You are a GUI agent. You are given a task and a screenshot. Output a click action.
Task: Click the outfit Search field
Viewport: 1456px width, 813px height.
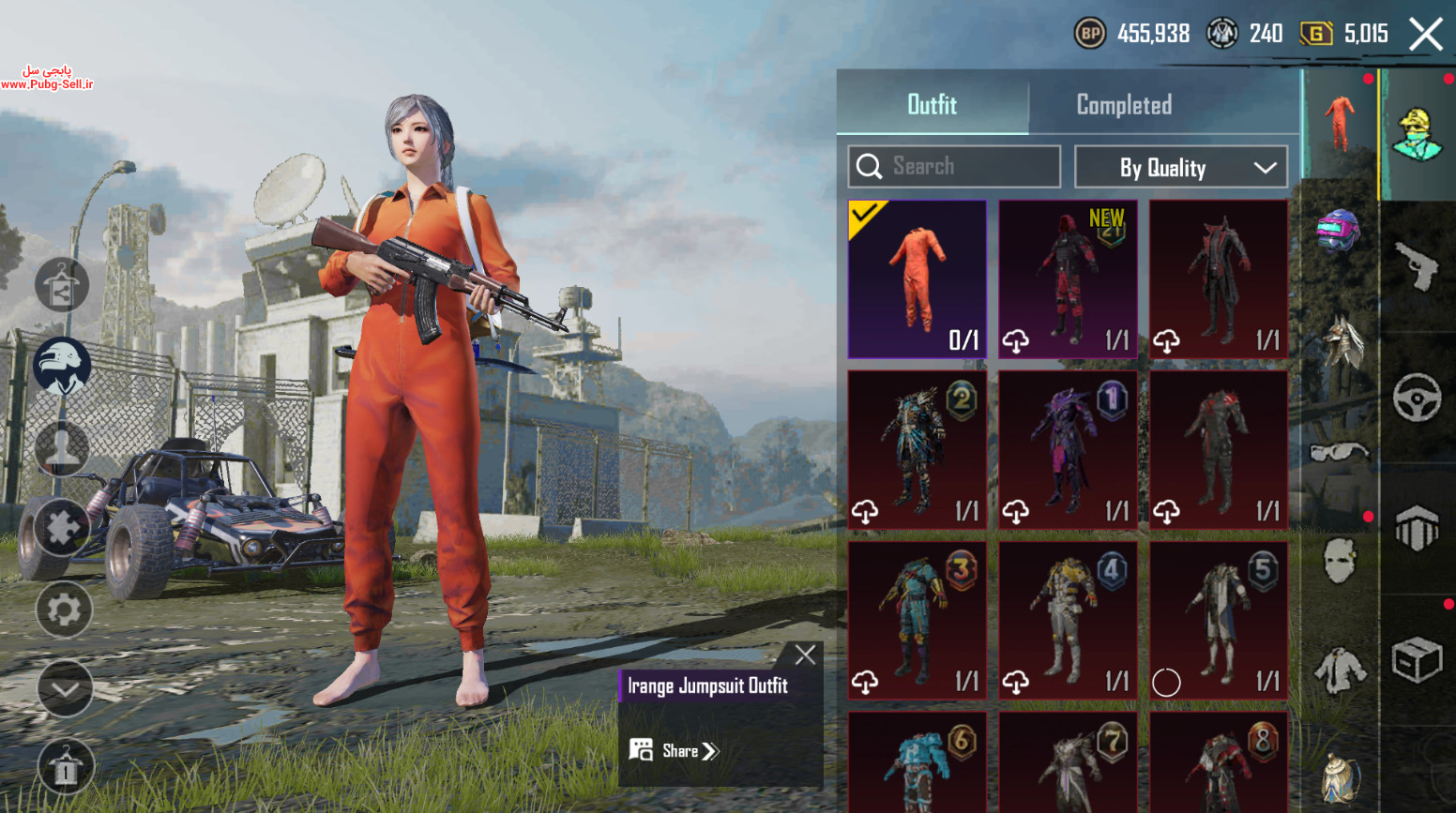pos(954,167)
